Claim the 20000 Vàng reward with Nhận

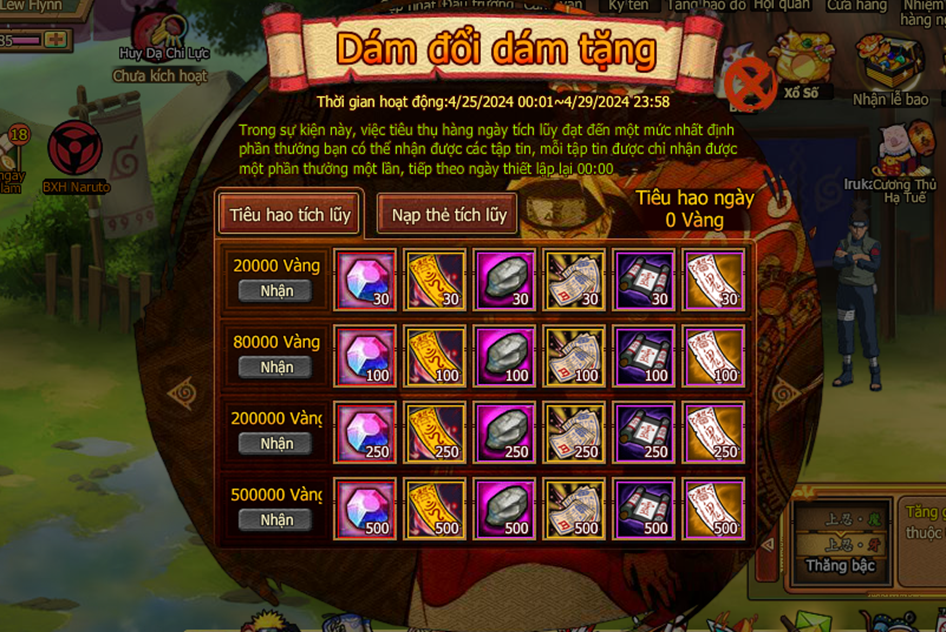coord(277,291)
